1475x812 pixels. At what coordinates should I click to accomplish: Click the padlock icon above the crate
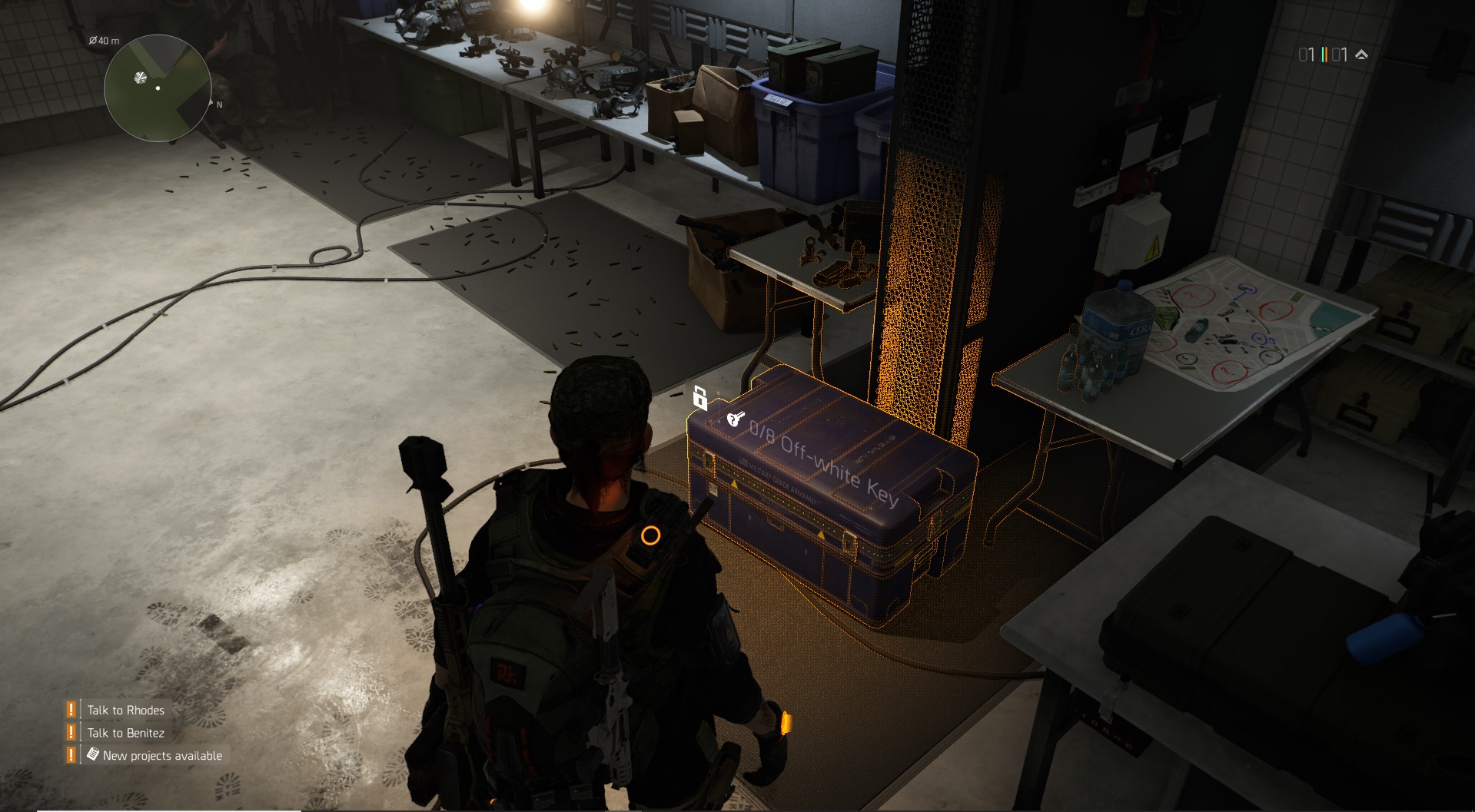pyautogui.click(x=700, y=396)
